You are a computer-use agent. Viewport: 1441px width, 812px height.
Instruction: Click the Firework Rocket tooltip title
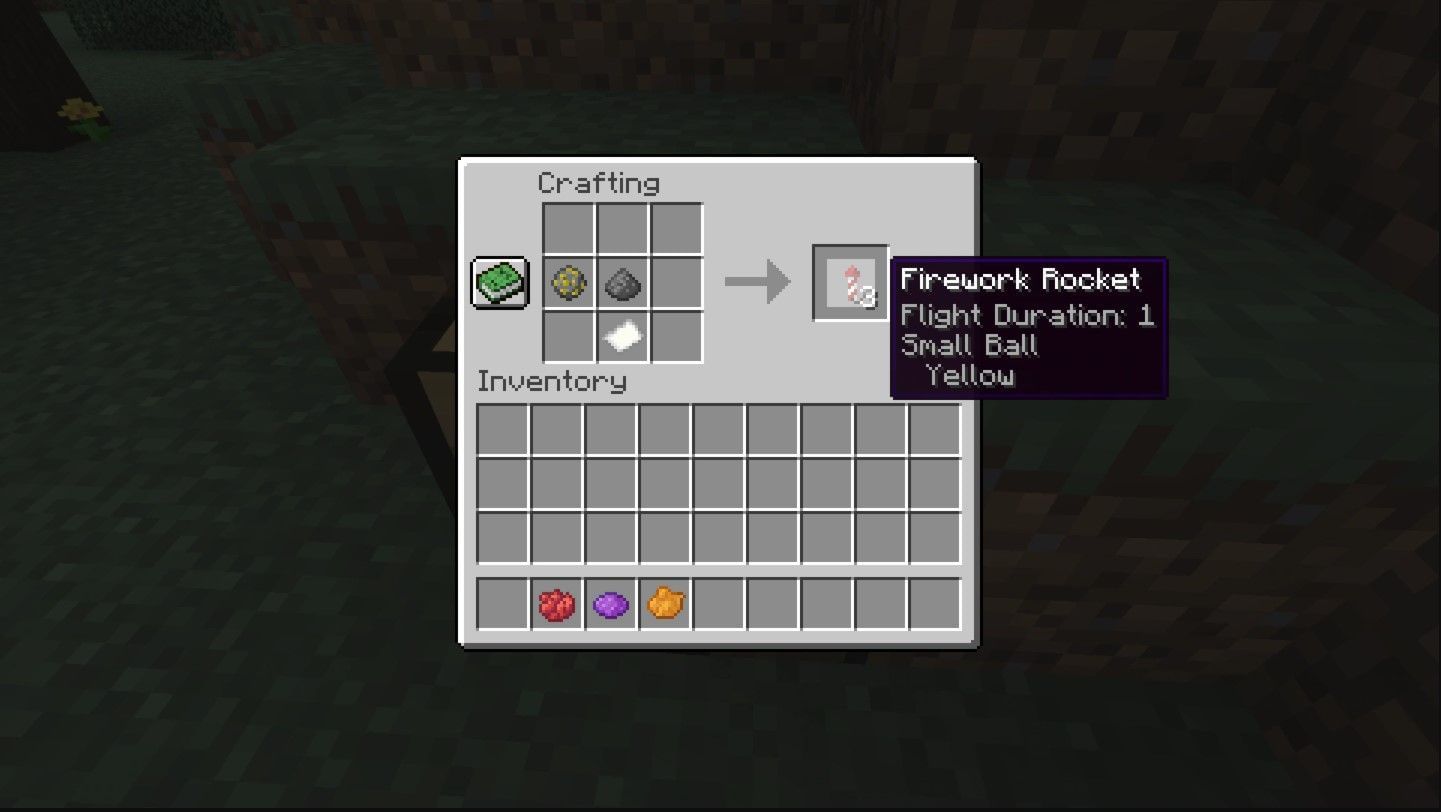click(x=1023, y=281)
